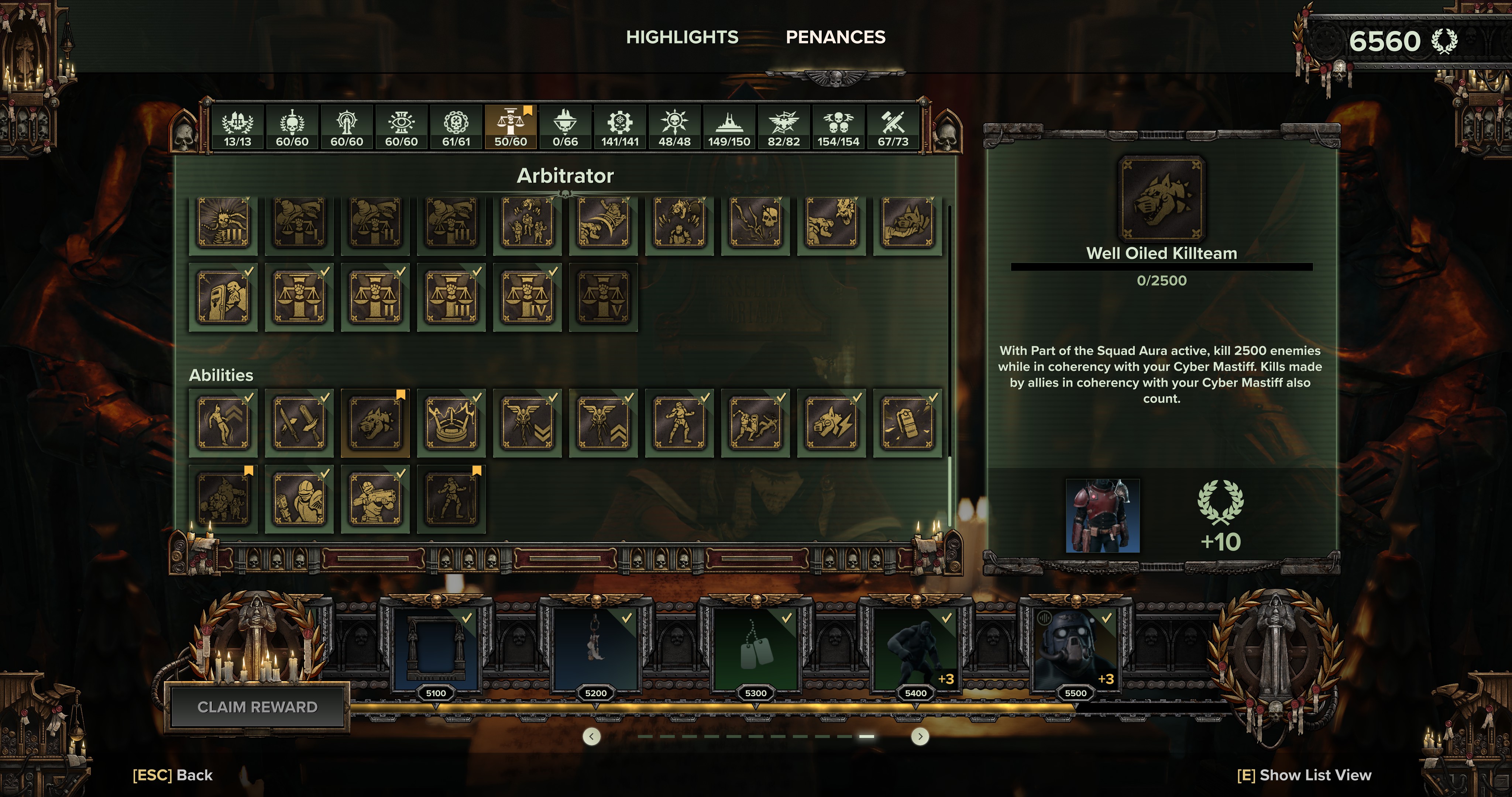This screenshot has height=797, width=1512.
Task: Click the Claim Reward button
Action: coord(257,707)
